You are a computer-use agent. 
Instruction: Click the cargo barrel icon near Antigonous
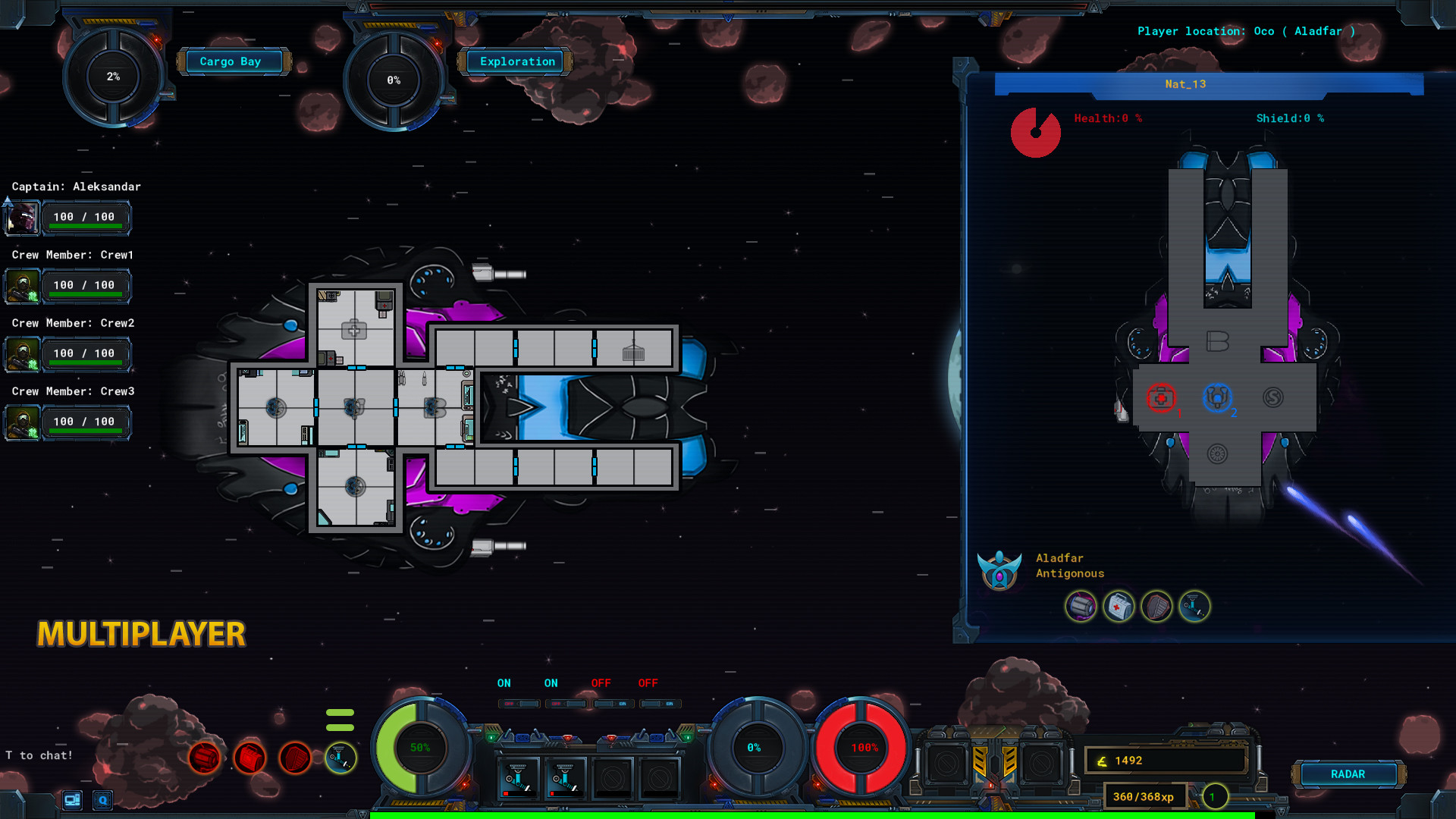pyautogui.click(x=1081, y=607)
